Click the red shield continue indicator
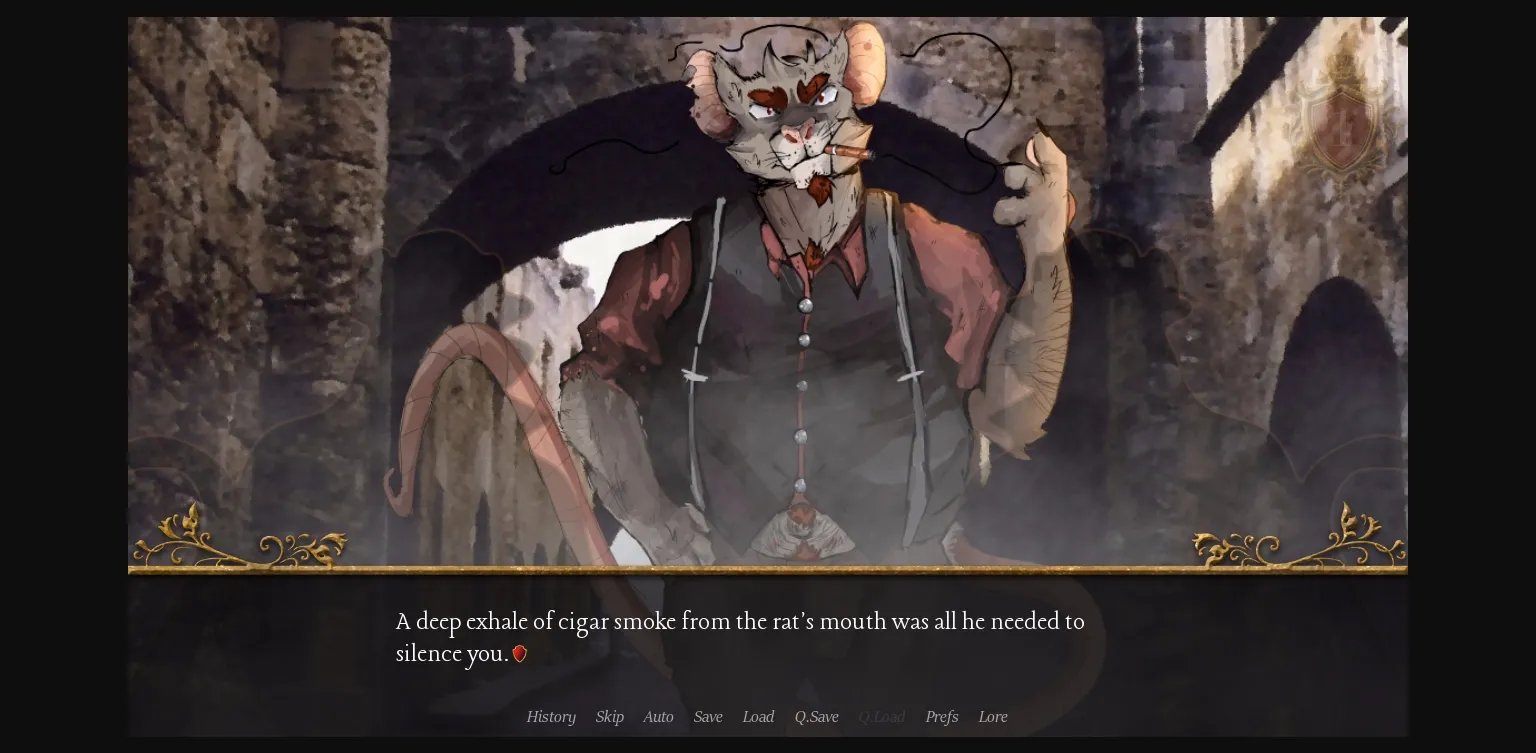This screenshot has width=1536, height=753. click(520, 654)
